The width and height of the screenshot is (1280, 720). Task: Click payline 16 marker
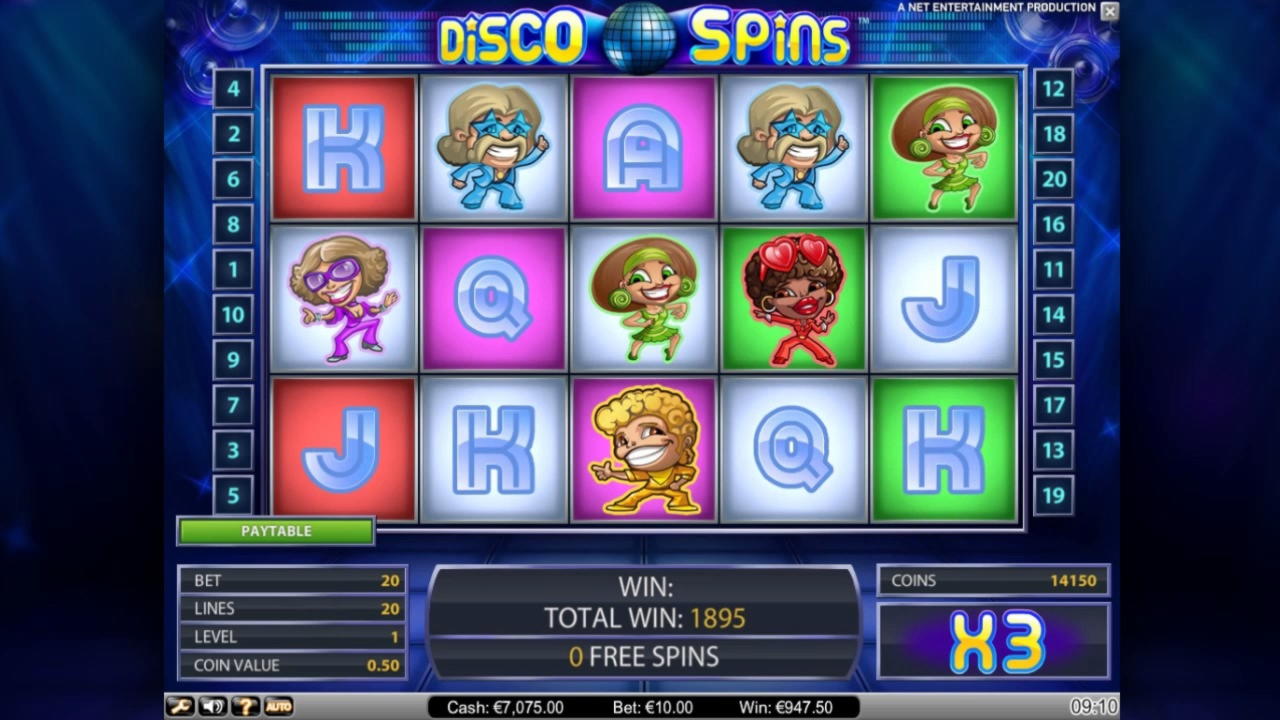1053,224
